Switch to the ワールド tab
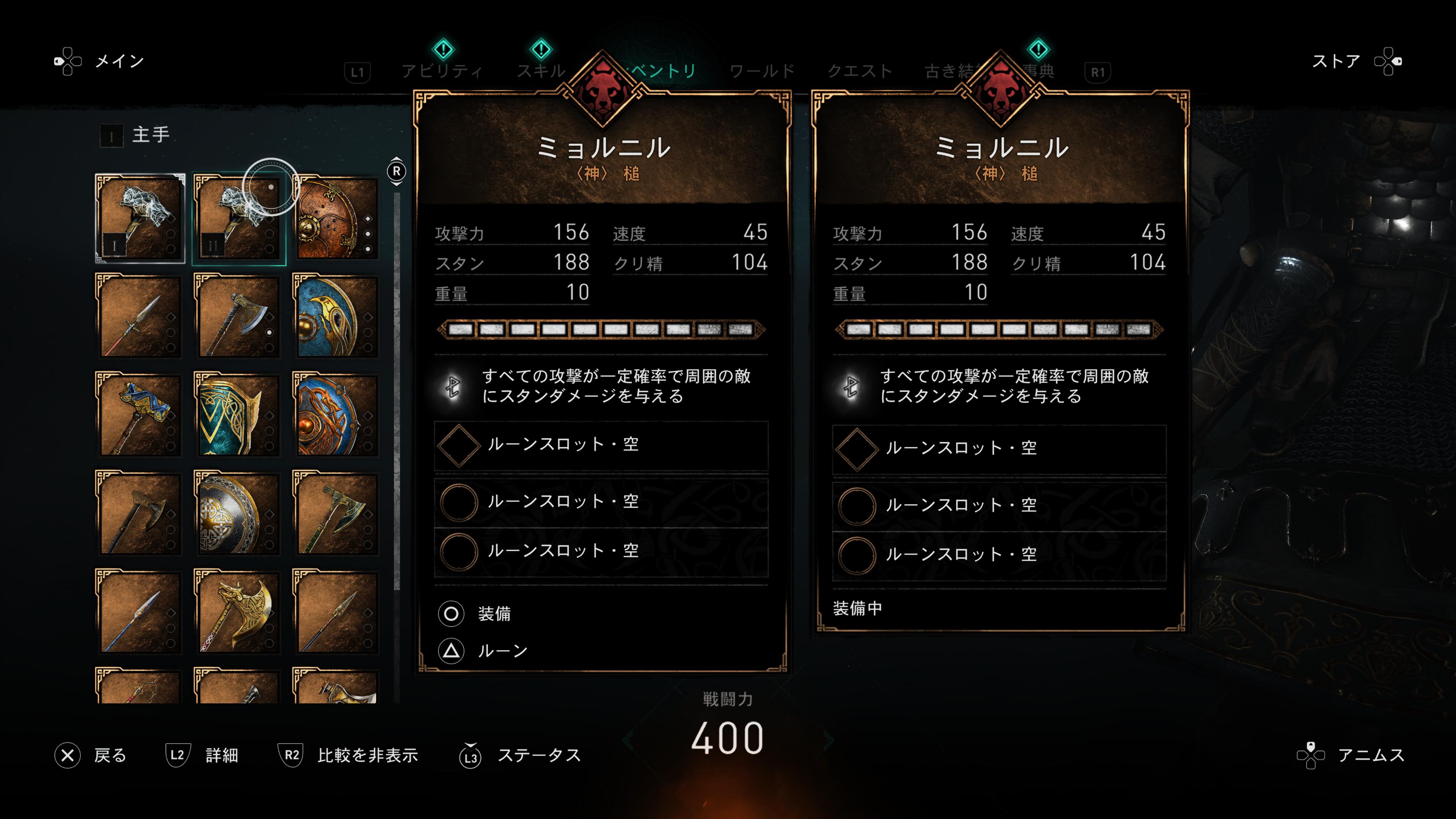Viewport: 1456px width, 819px height. (x=762, y=71)
